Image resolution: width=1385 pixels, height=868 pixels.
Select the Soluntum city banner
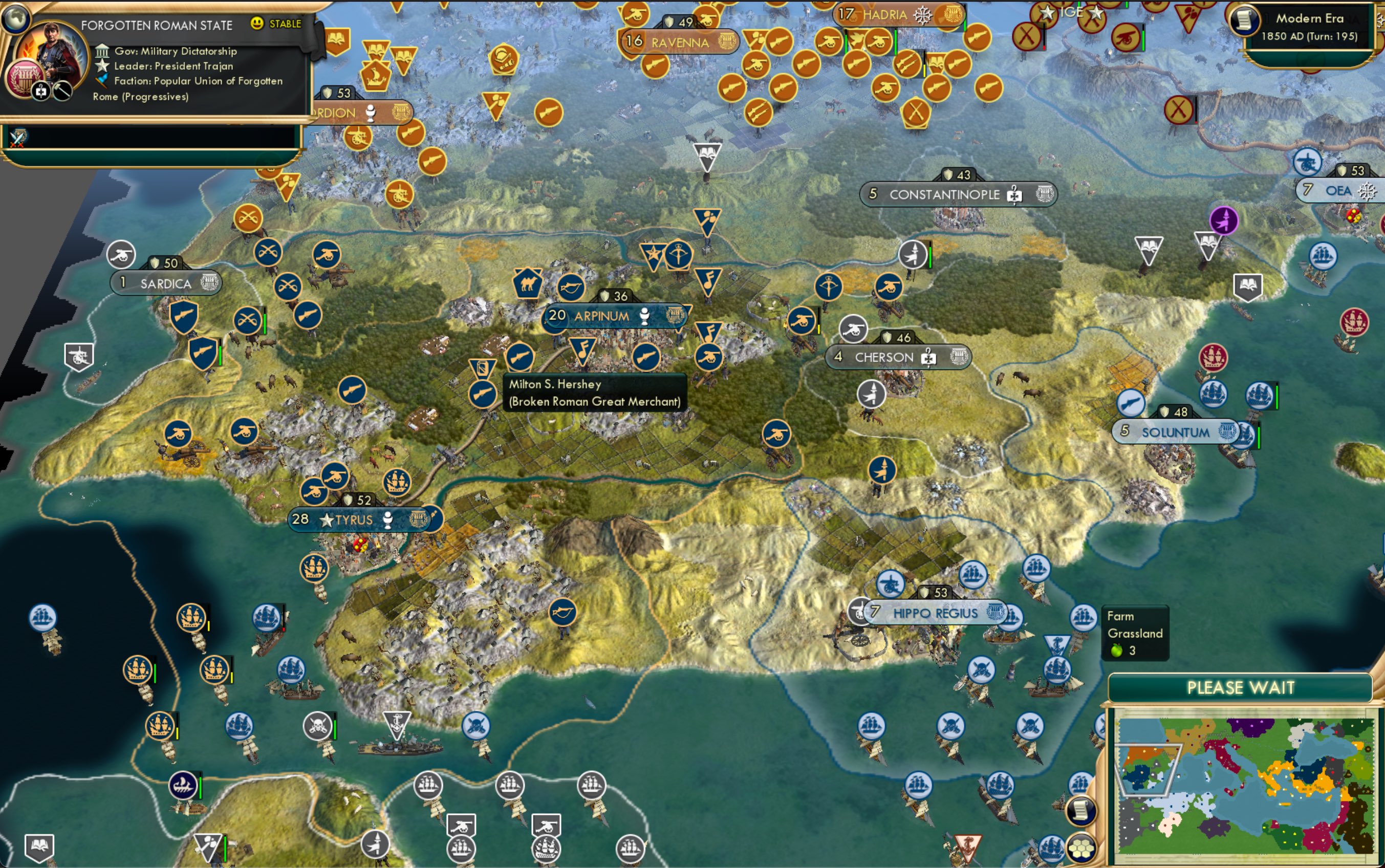(x=1175, y=432)
